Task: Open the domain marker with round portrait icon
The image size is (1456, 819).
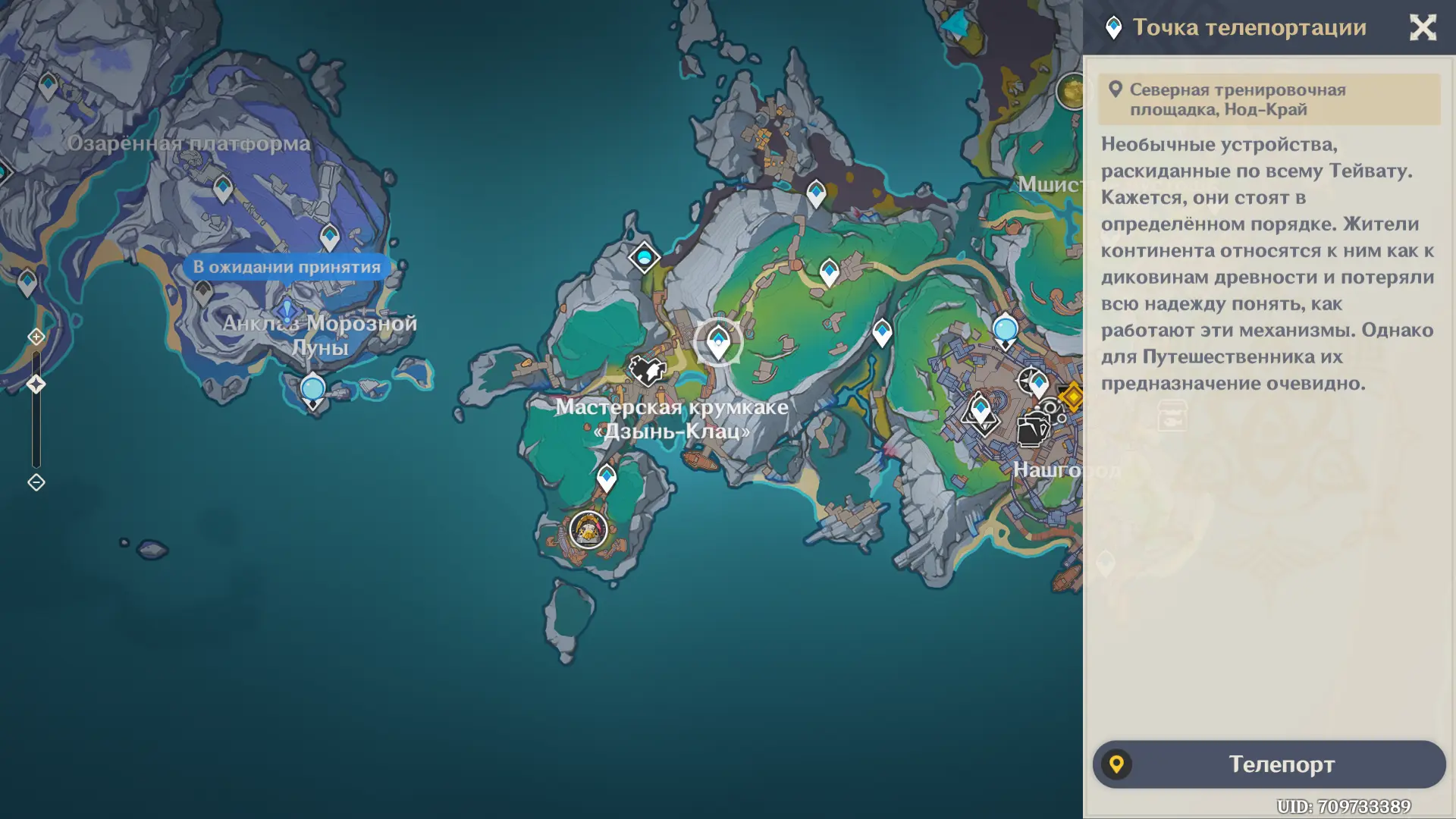Action: coord(588,529)
